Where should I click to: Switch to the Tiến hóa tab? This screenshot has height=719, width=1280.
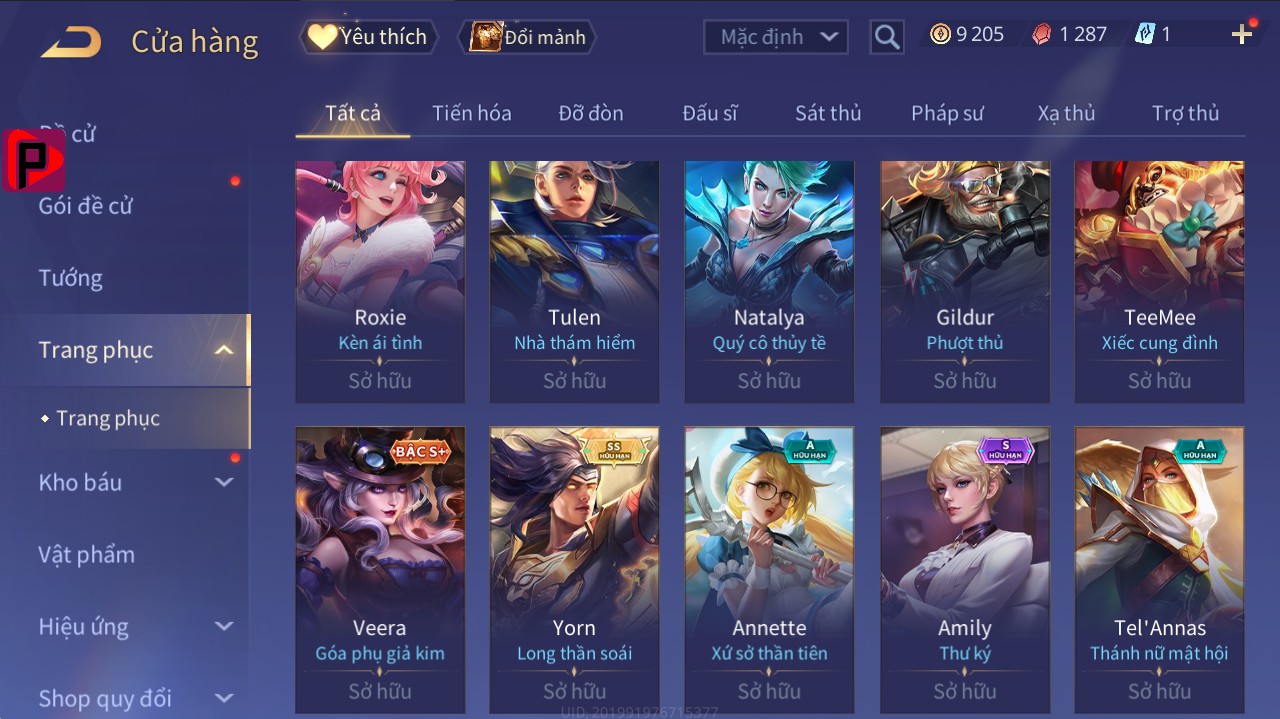click(x=471, y=113)
